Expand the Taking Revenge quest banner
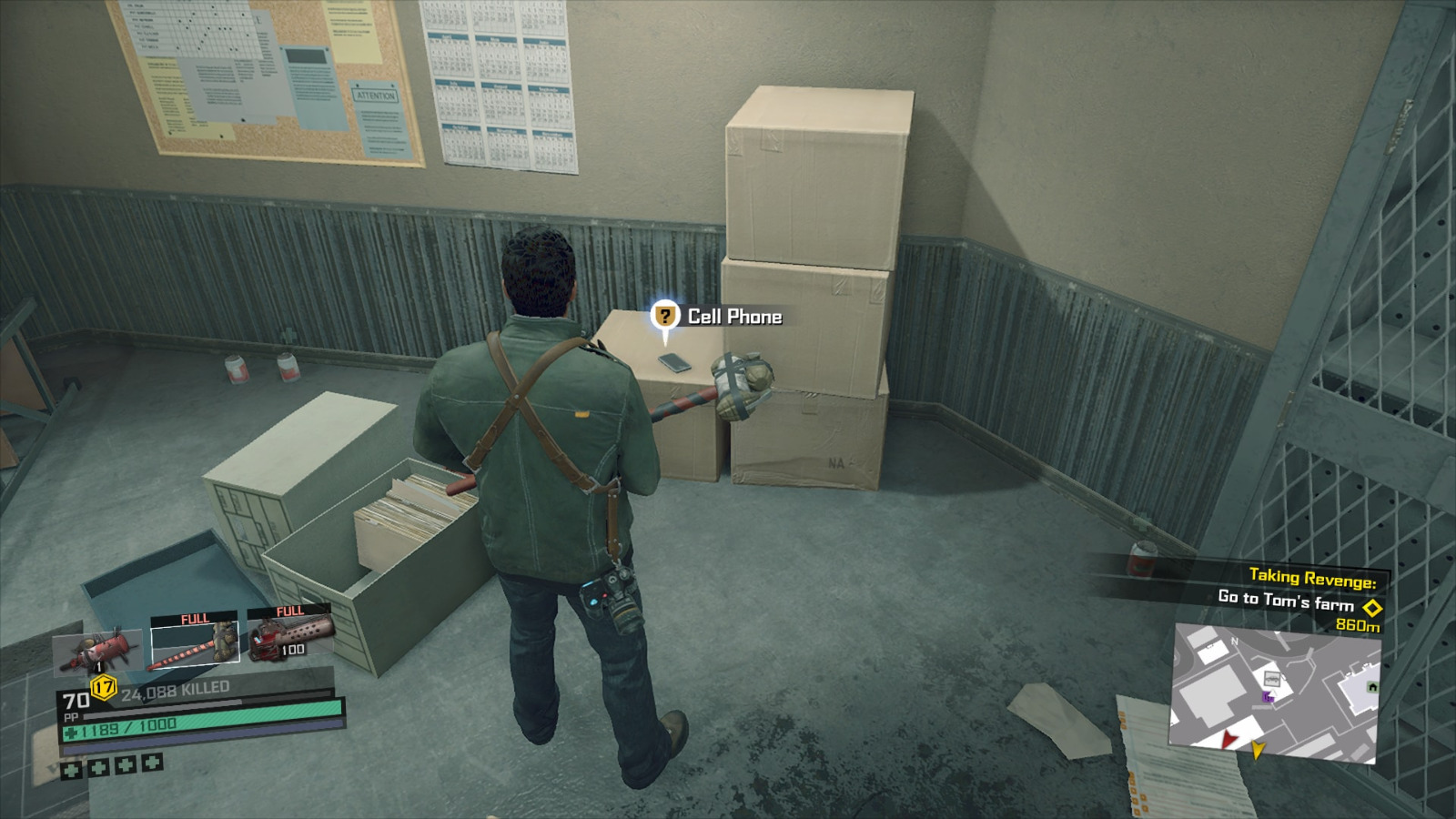This screenshot has height=819, width=1456. point(1313,576)
